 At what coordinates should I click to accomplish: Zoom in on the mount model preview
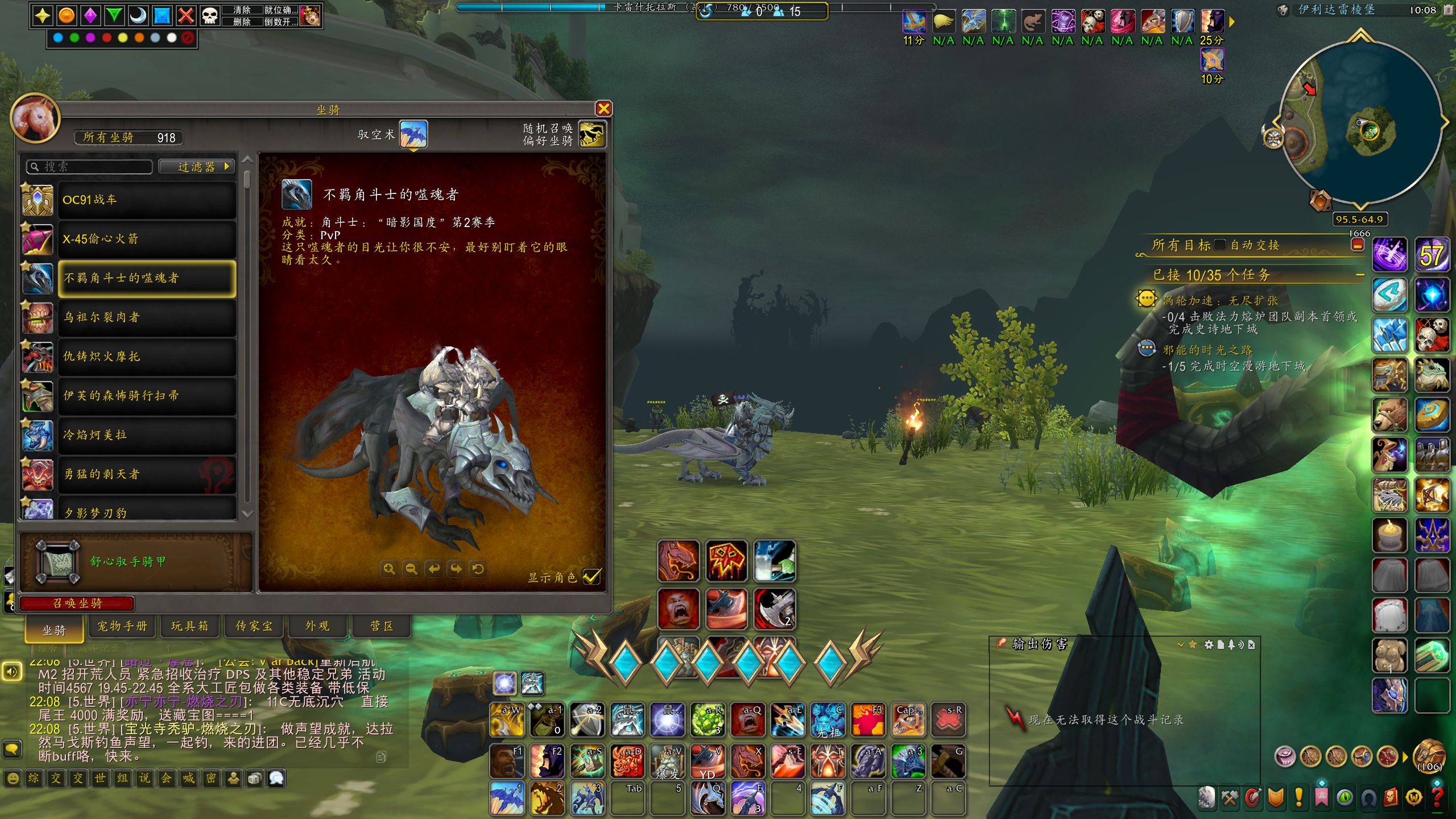389,569
